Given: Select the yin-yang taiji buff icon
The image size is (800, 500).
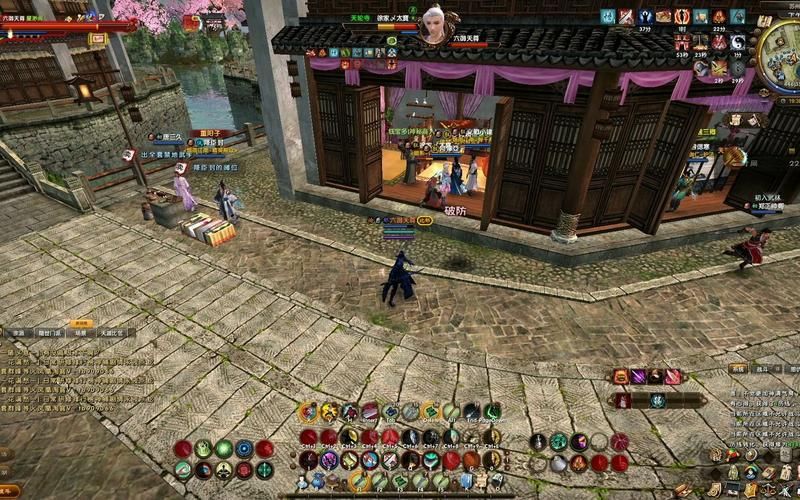Looking at the screenshot, I should coord(738,42).
